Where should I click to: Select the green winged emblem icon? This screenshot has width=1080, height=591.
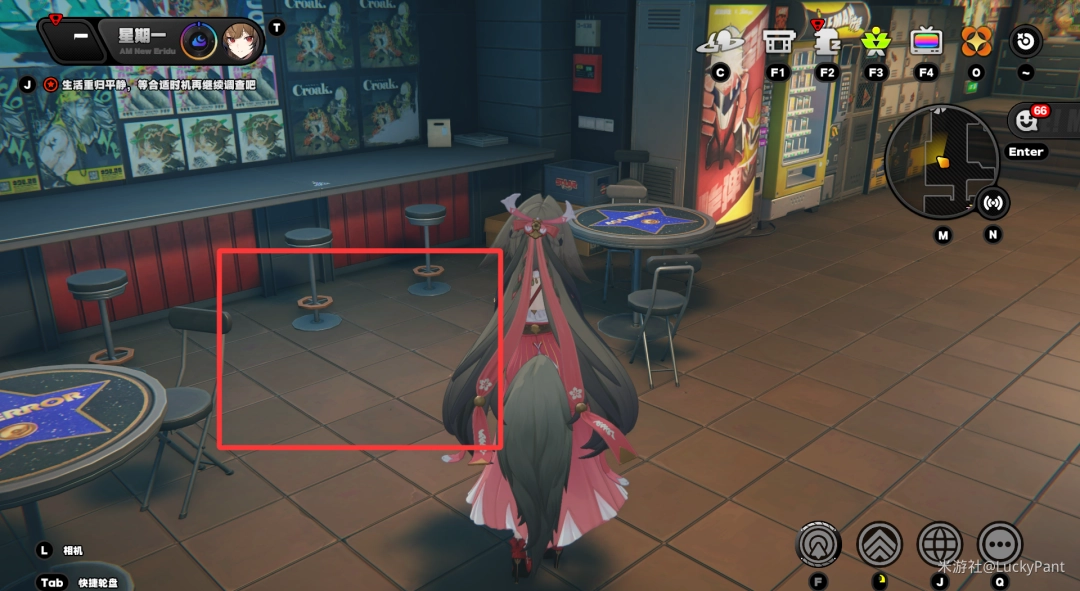click(x=876, y=42)
